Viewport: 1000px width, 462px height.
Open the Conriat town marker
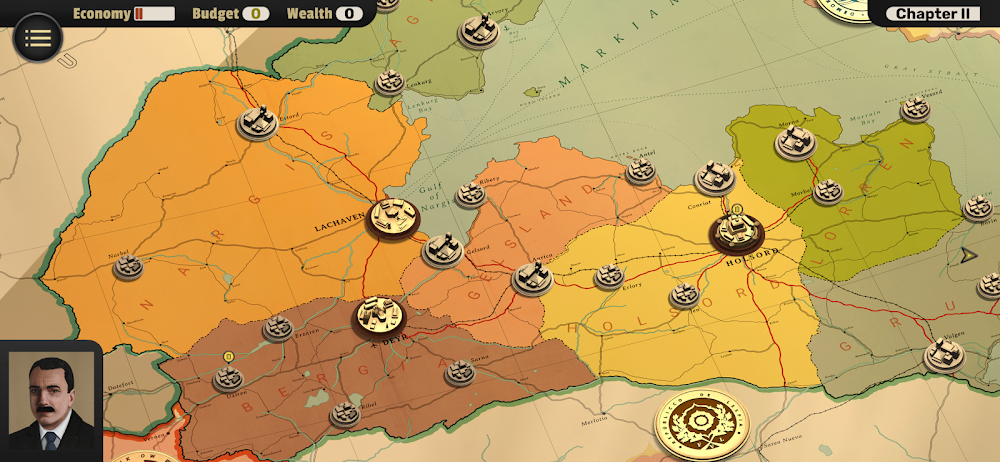tap(715, 178)
